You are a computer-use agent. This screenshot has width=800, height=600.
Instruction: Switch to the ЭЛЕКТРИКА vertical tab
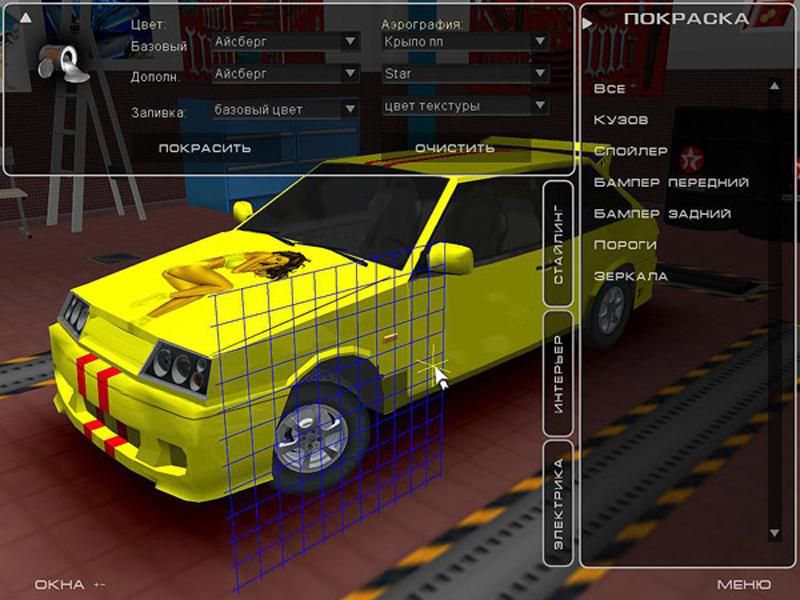[558, 505]
